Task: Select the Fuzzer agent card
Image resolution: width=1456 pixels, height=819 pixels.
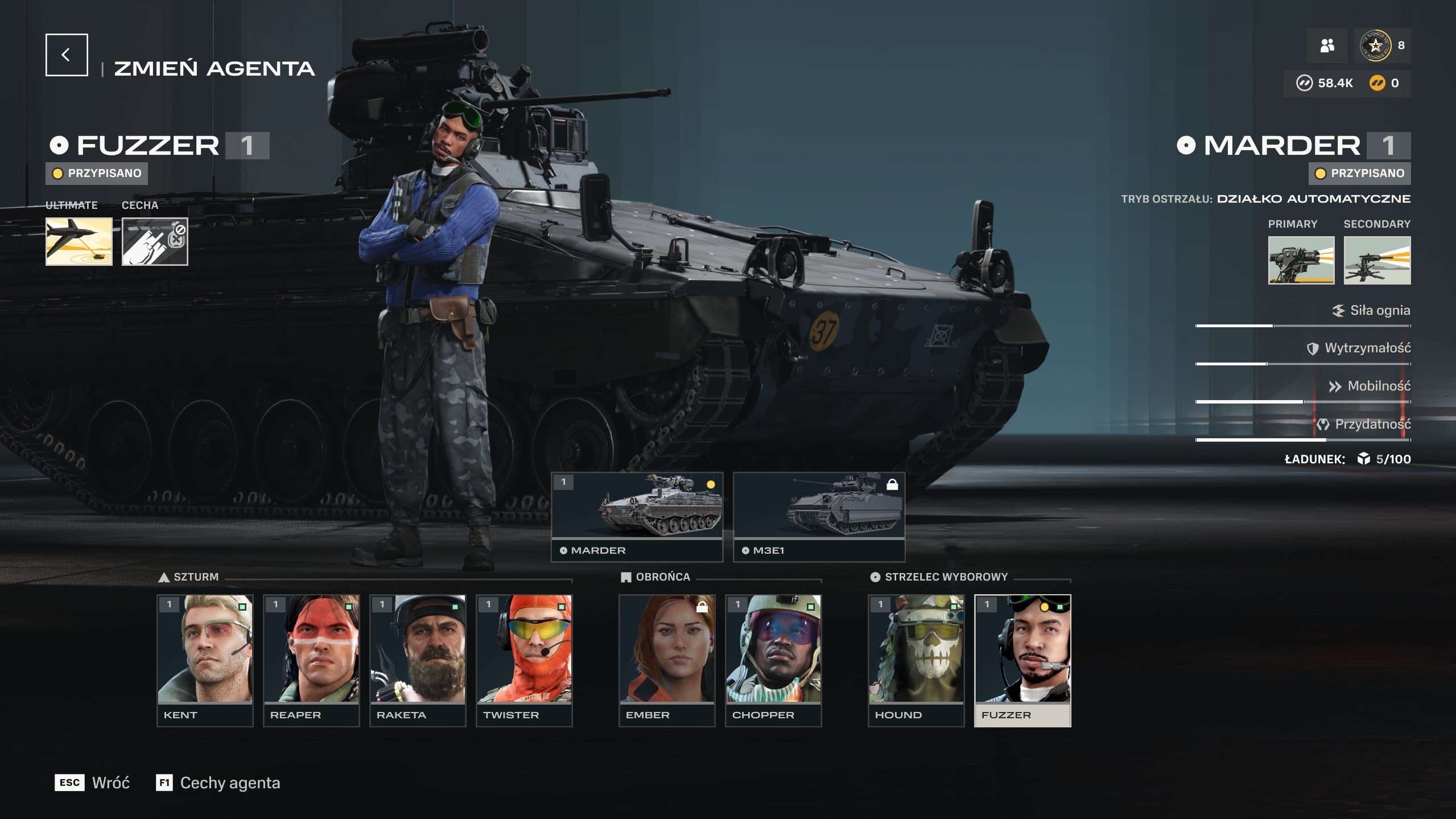Action: click(x=1022, y=660)
